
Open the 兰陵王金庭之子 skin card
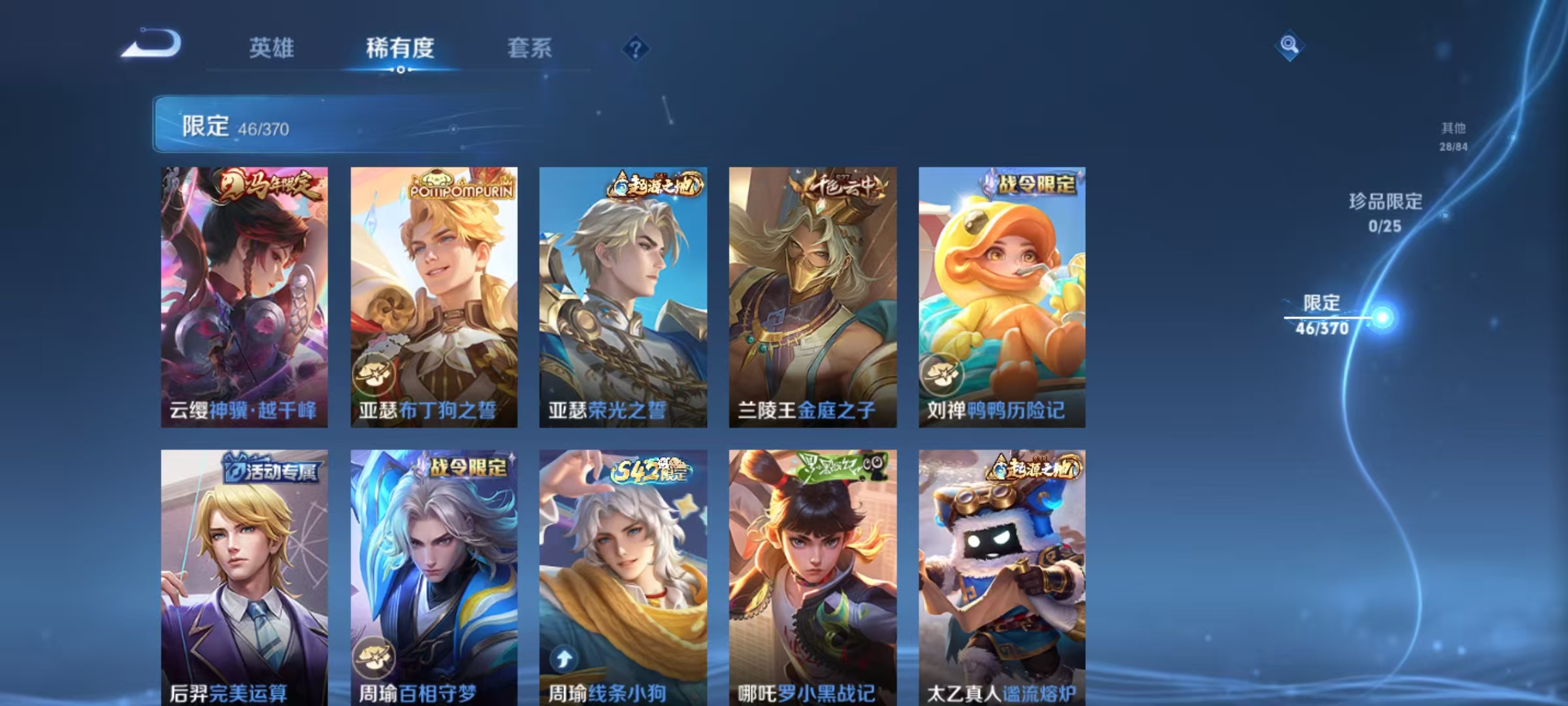[x=812, y=294]
